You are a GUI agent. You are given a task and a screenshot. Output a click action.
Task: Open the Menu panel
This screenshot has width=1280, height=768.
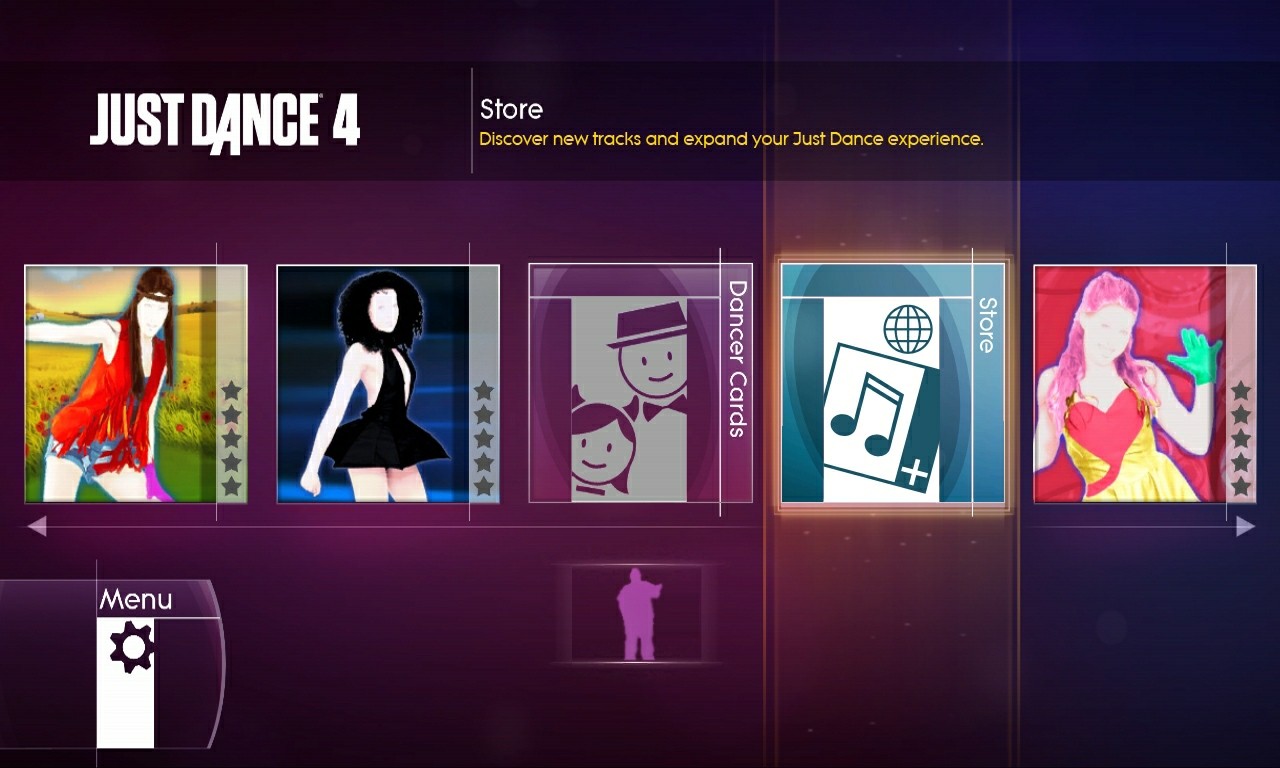pyautogui.click(x=137, y=599)
